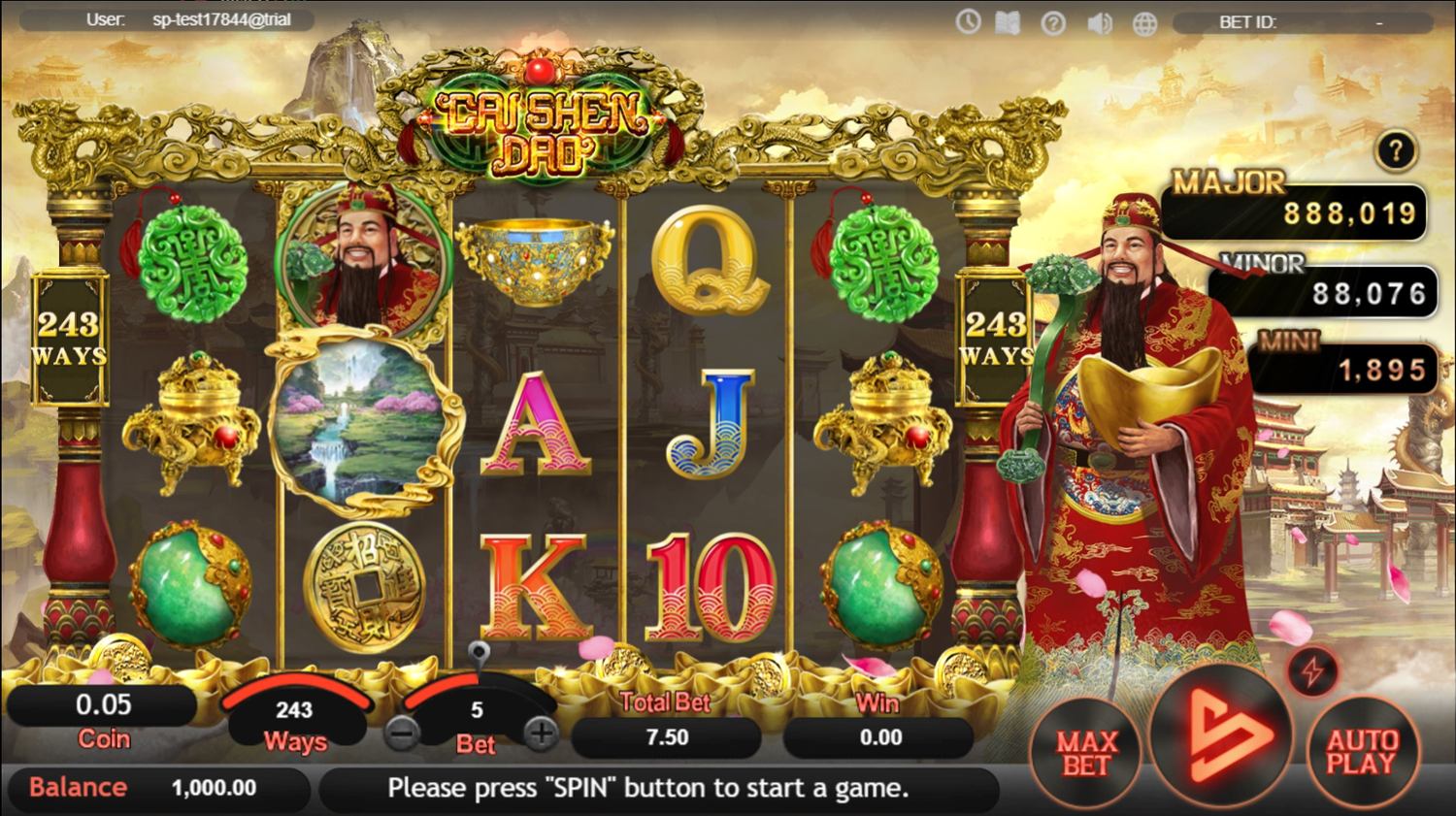The width and height of the screenshot is (1456, 816).
Task: Open the help icon in the top bar
Action: coord(1053,23)
